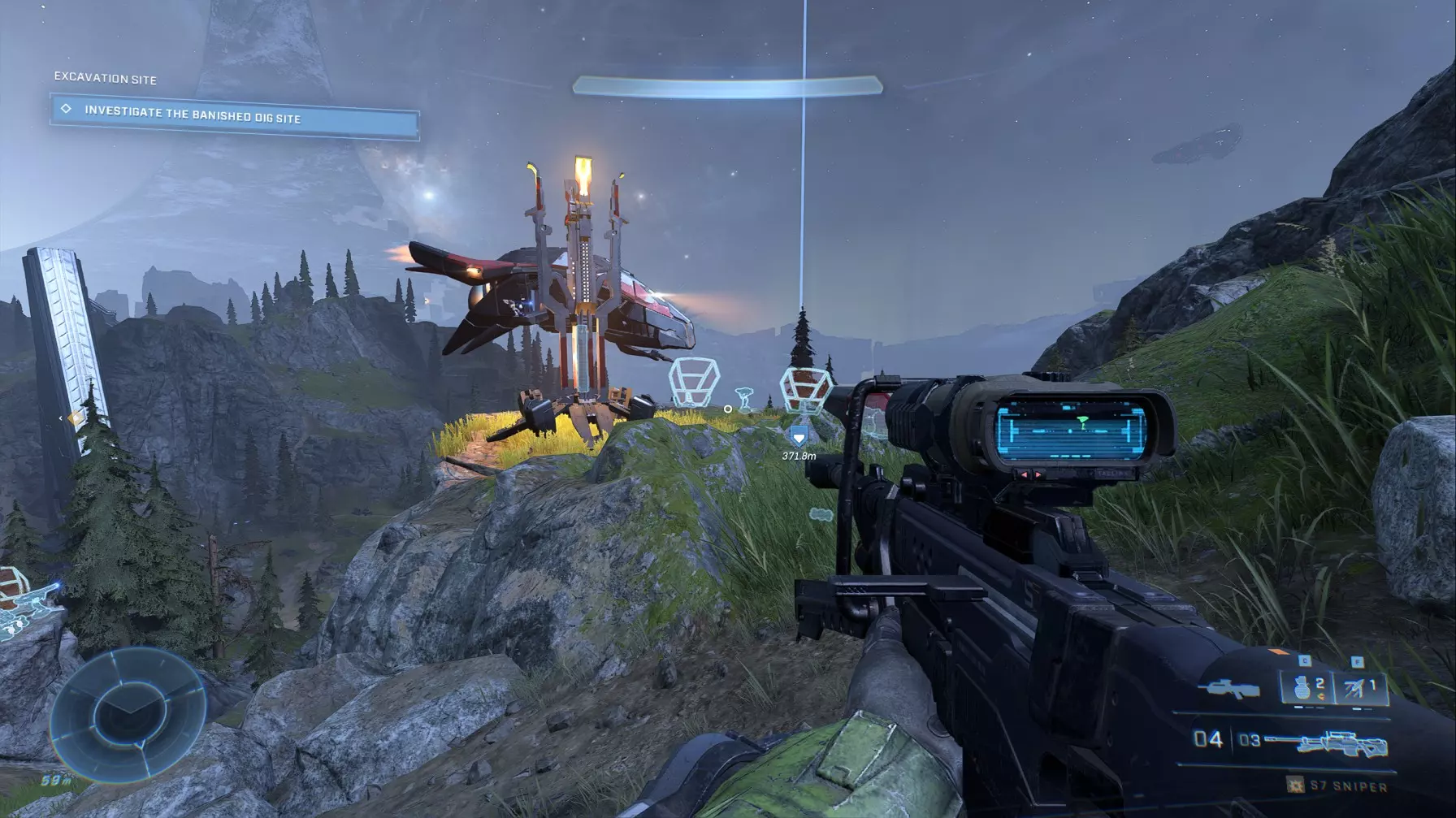1456x818 pixels.
Task: Select the Investigate the Banished Dig Site objective
Action: tap(234, 115)
